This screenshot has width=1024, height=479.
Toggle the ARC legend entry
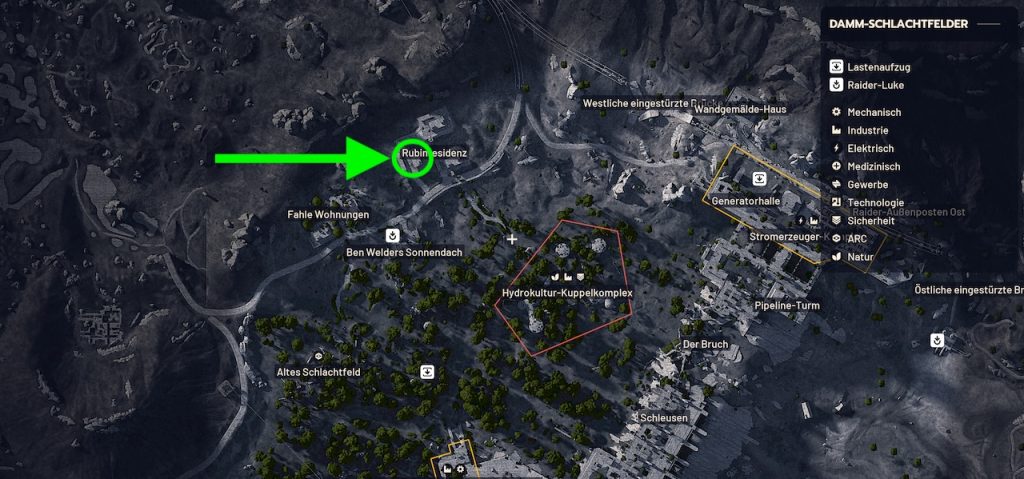857,239
